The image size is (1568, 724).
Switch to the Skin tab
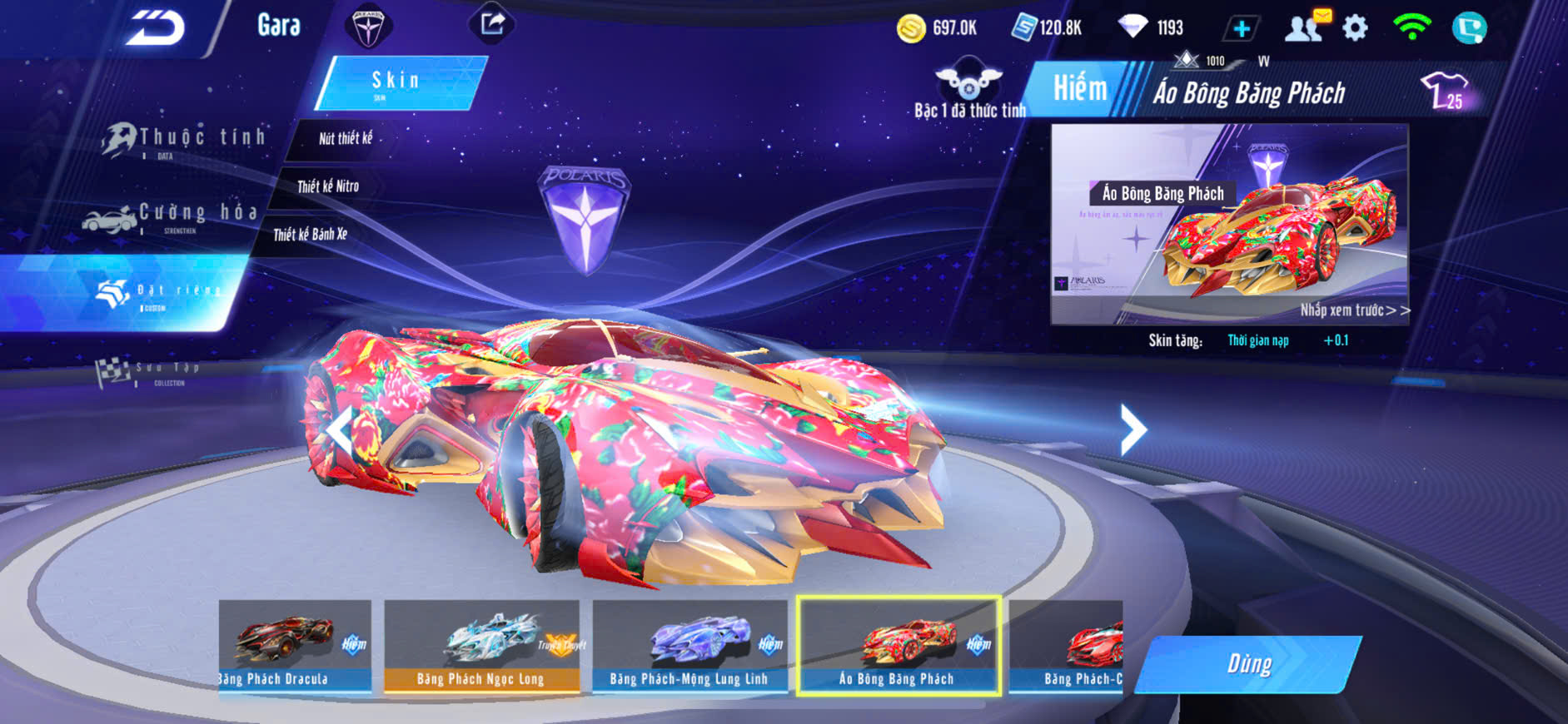pos(398,82)
